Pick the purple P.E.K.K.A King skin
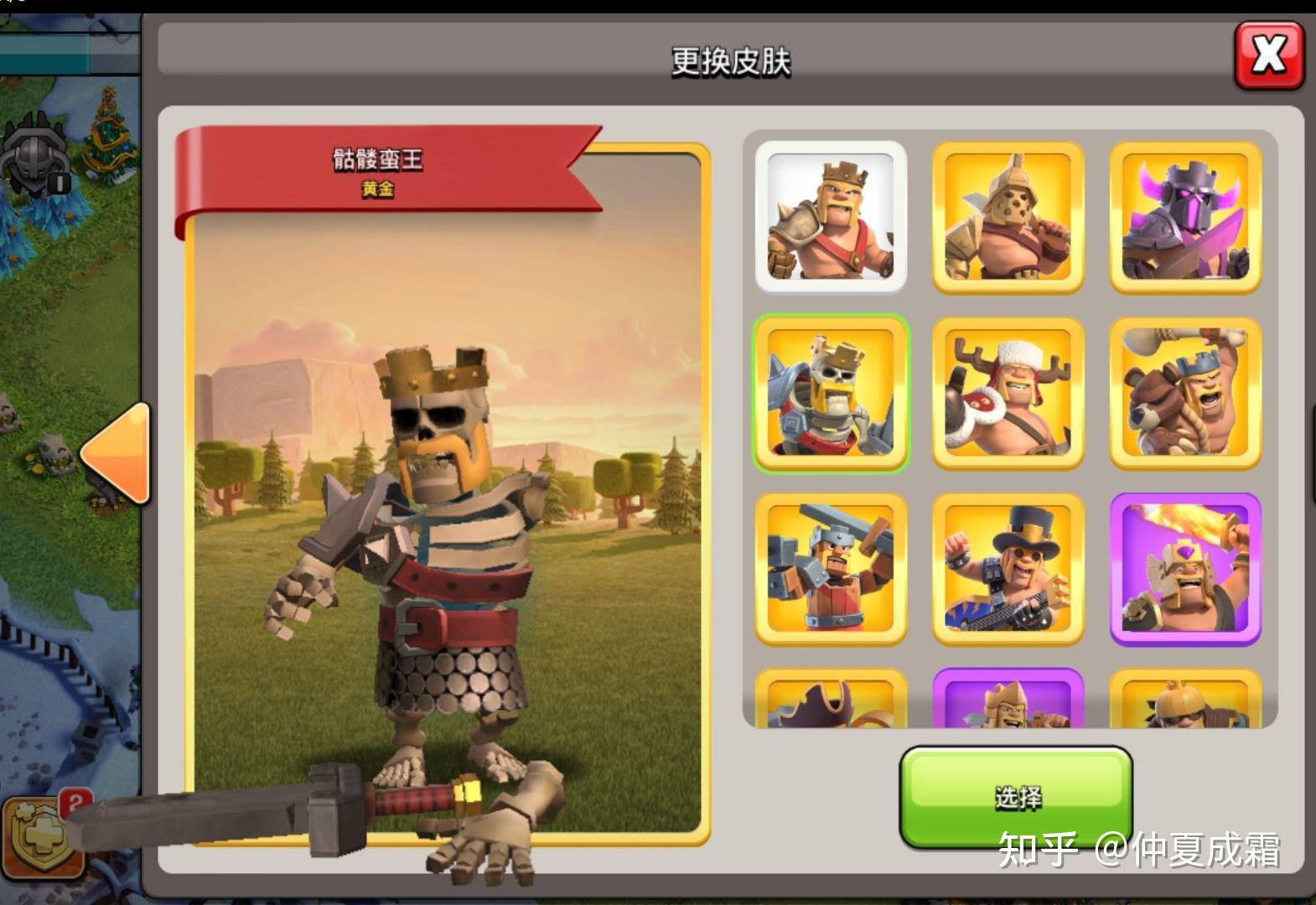The height and width of the screenshot is (905, 1316). pos(1185,217)
